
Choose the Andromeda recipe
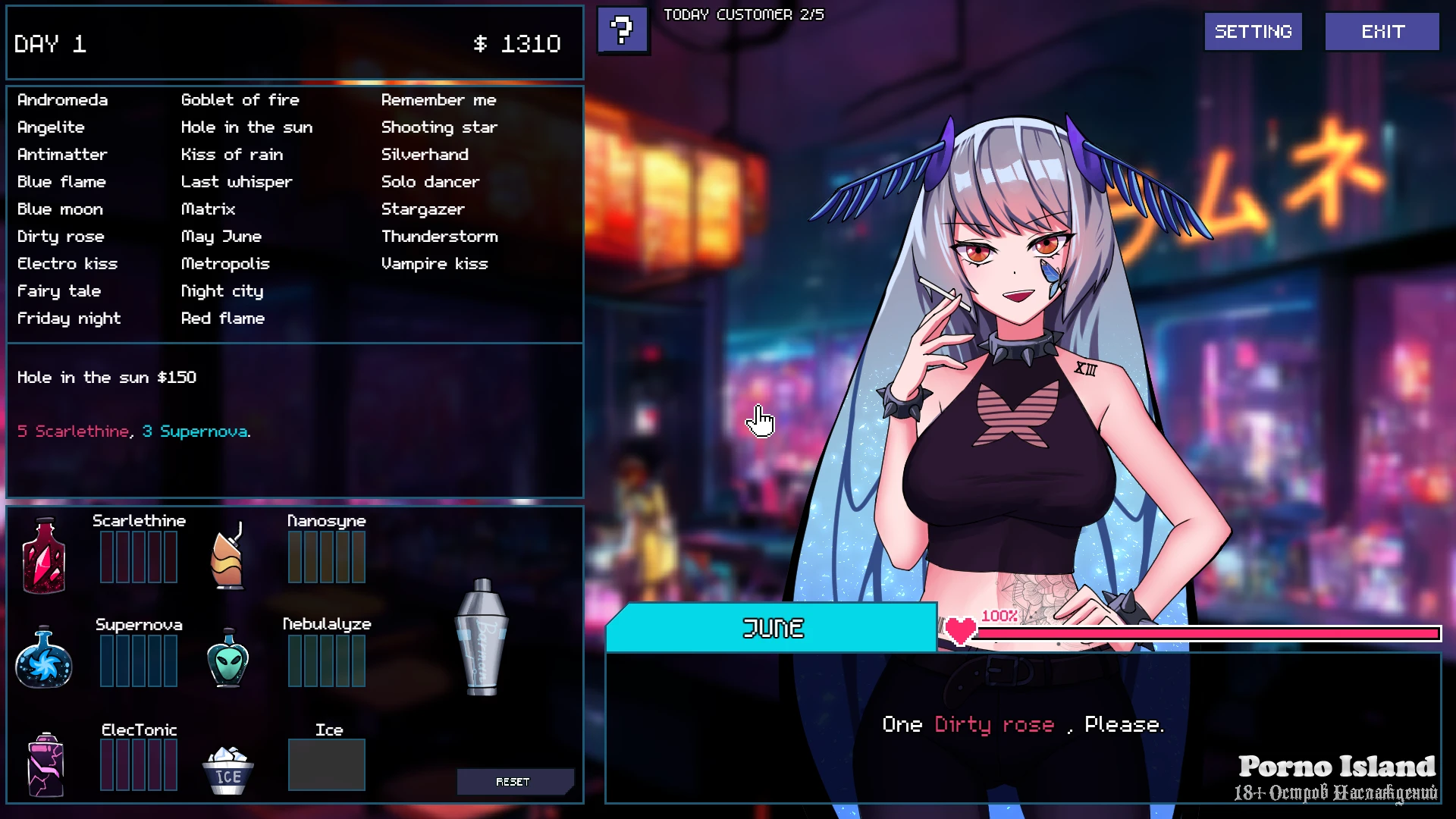[62, 100]
